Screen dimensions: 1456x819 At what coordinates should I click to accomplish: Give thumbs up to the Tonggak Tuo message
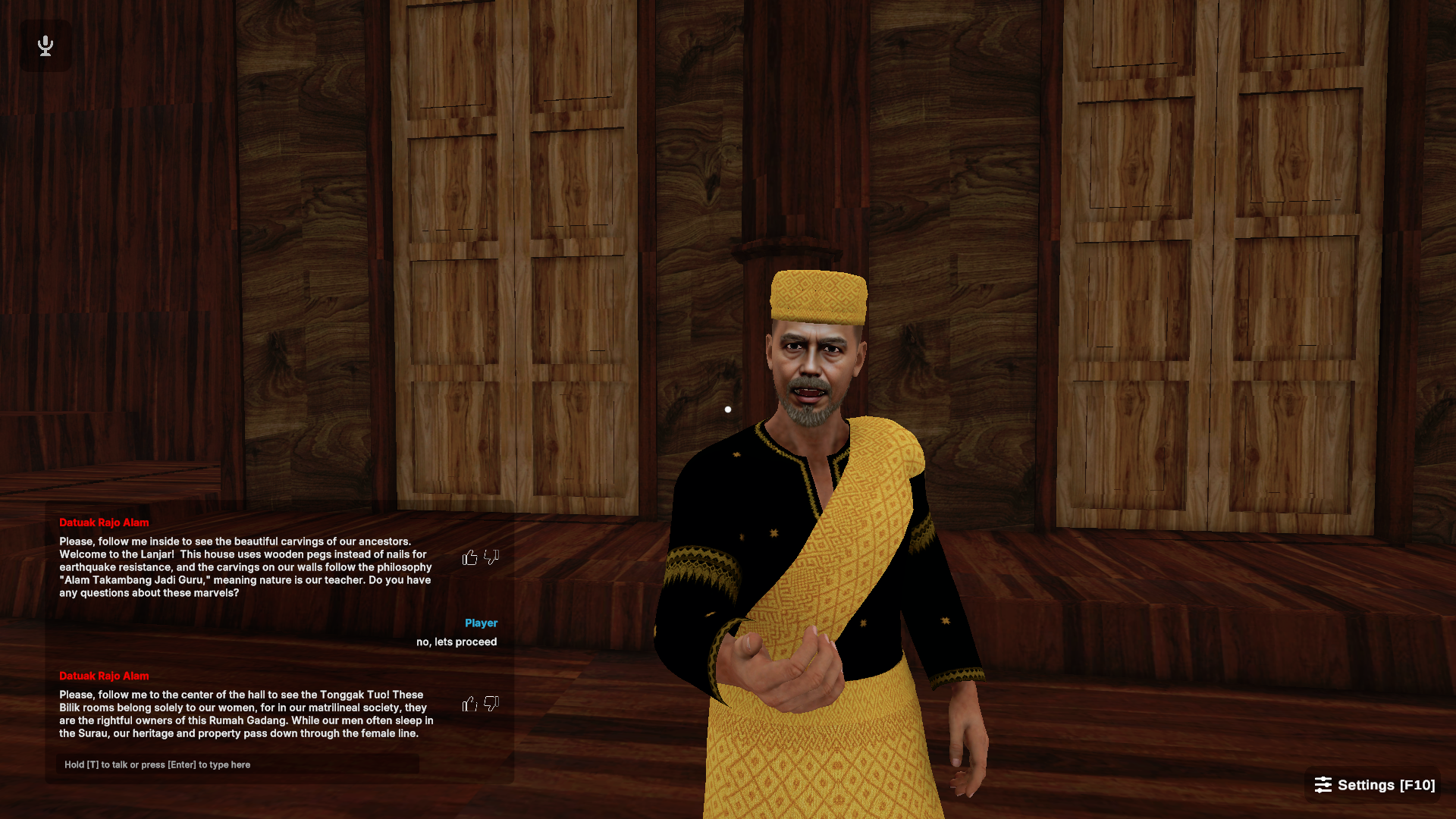click(470, 704)
